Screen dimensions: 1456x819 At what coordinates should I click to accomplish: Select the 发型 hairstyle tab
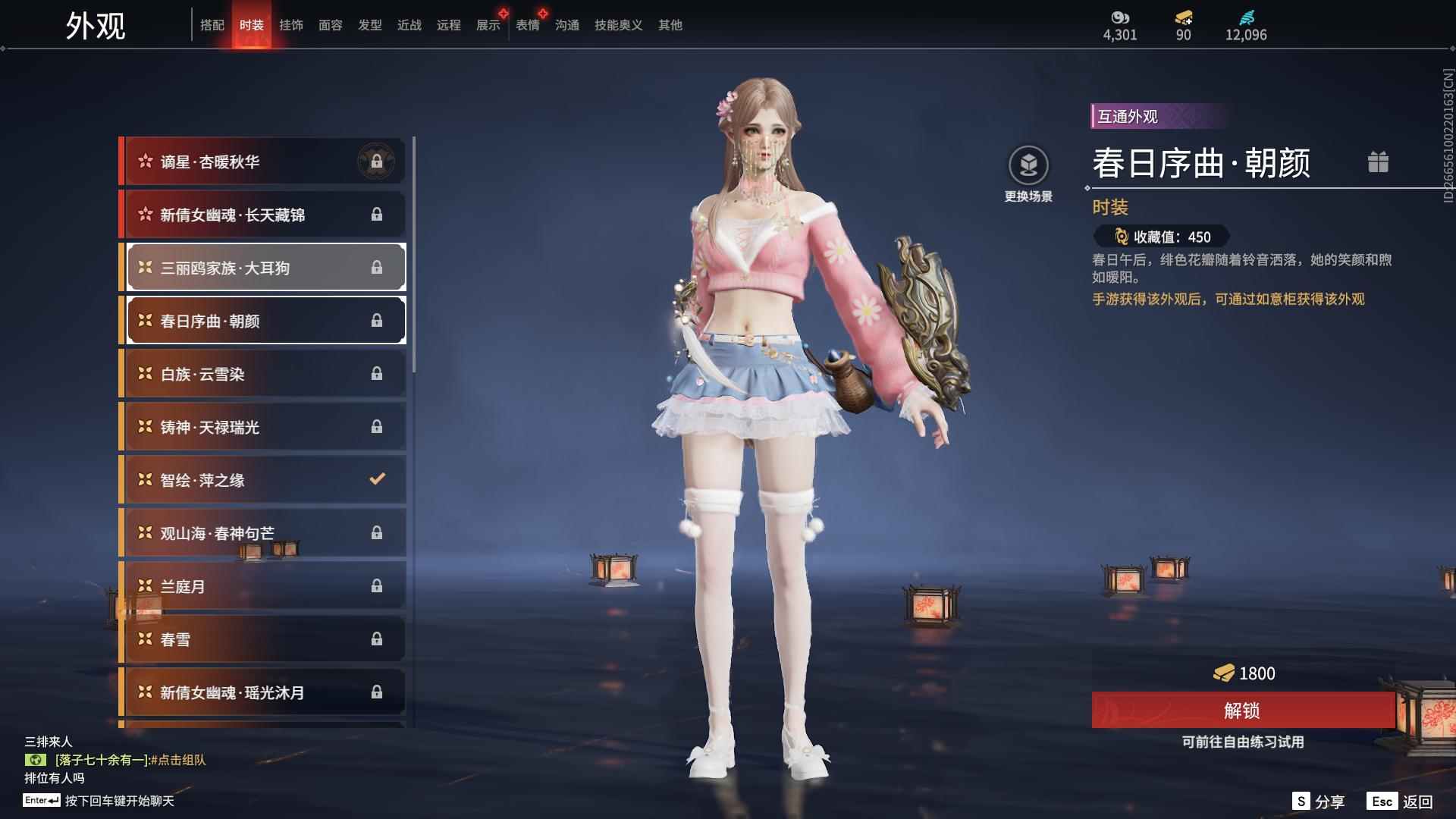tap(370, 26)
